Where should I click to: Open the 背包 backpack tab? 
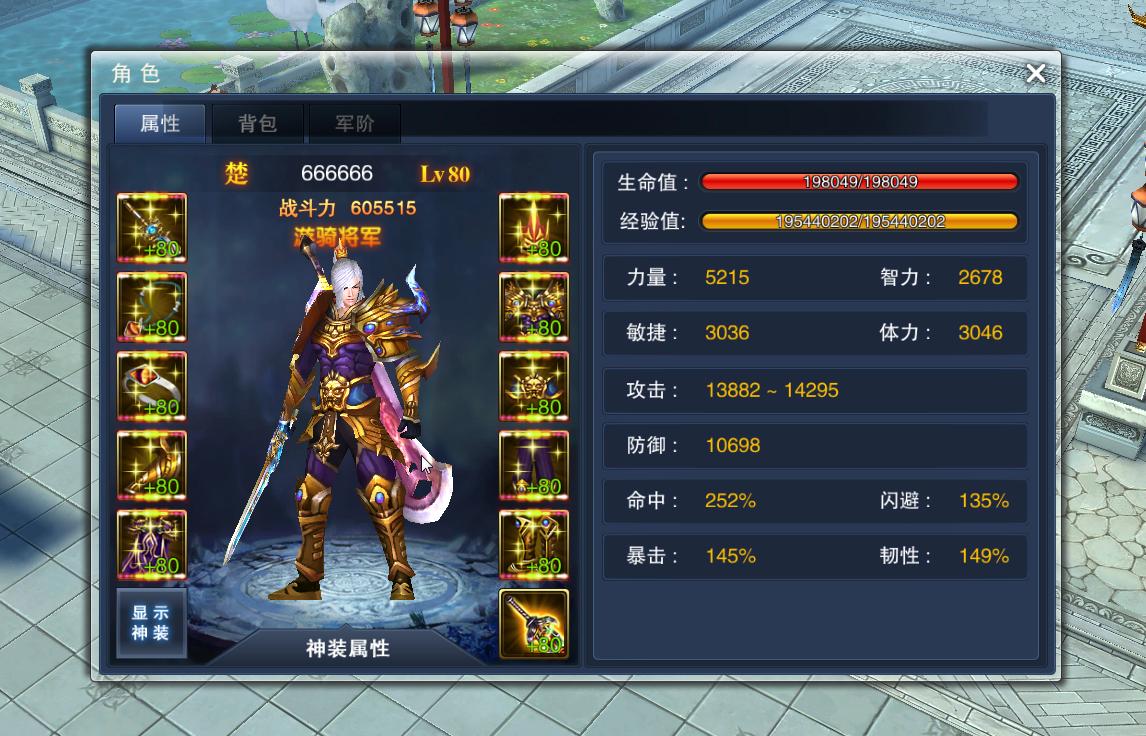coord(257,124)
